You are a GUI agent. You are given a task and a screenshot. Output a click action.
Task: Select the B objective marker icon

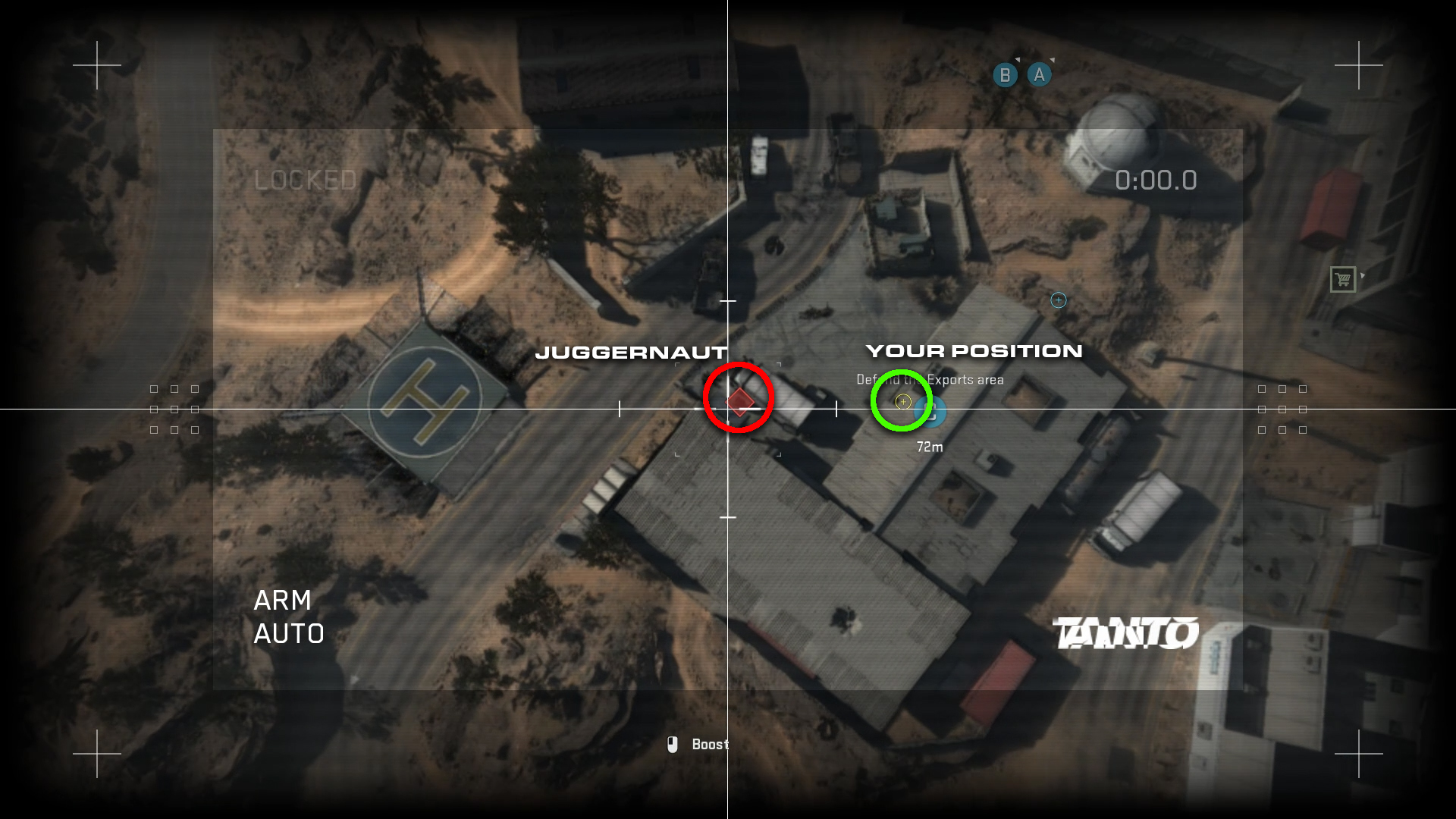[1005, 74]
